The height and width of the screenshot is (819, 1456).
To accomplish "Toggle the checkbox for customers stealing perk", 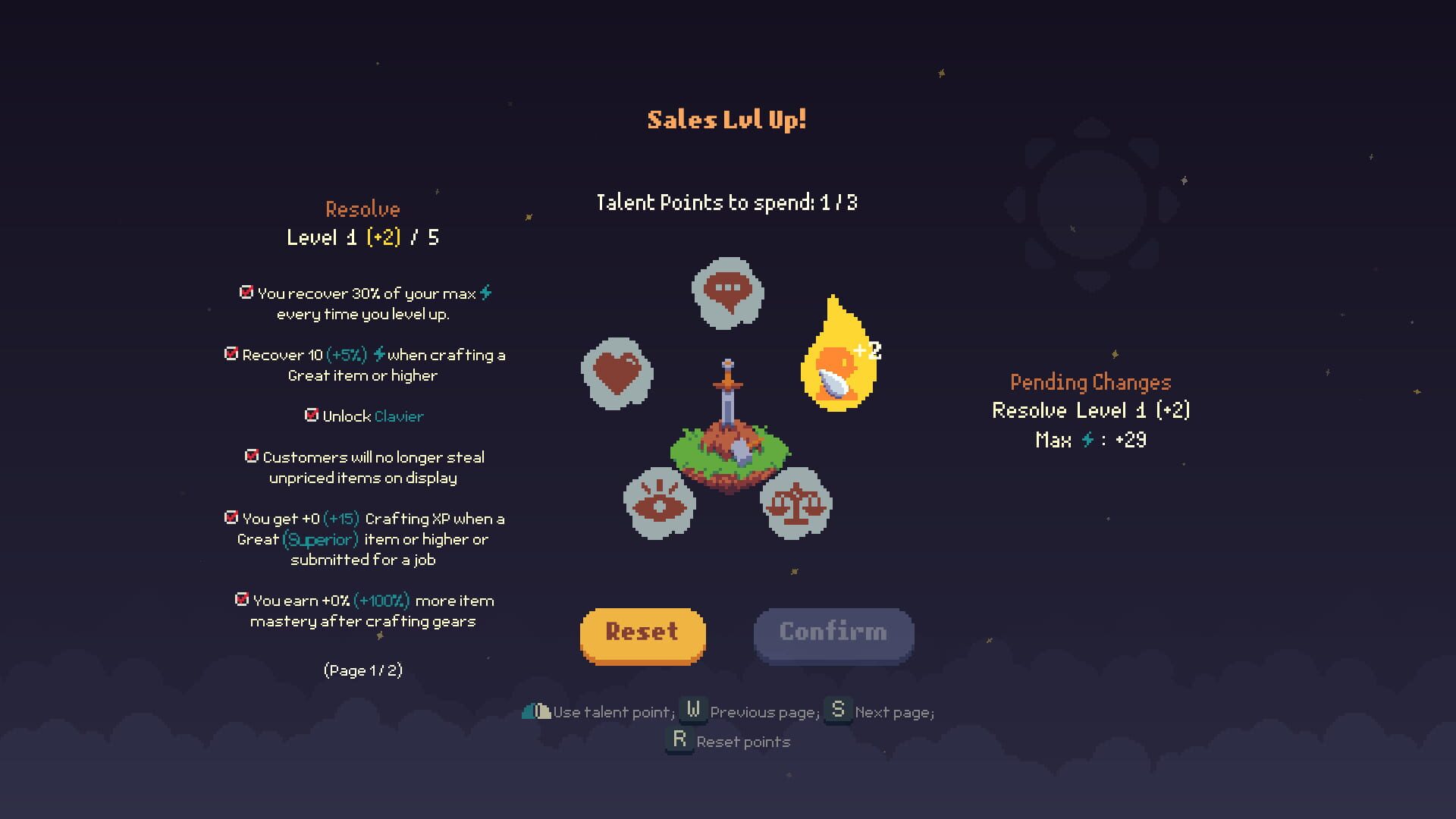I will tap(251, 456).
